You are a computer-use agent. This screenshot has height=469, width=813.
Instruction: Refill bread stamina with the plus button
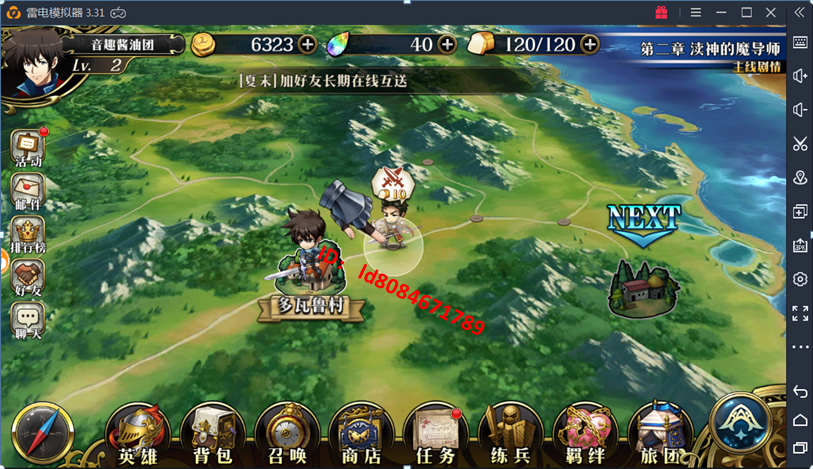[x=590, y=44]
